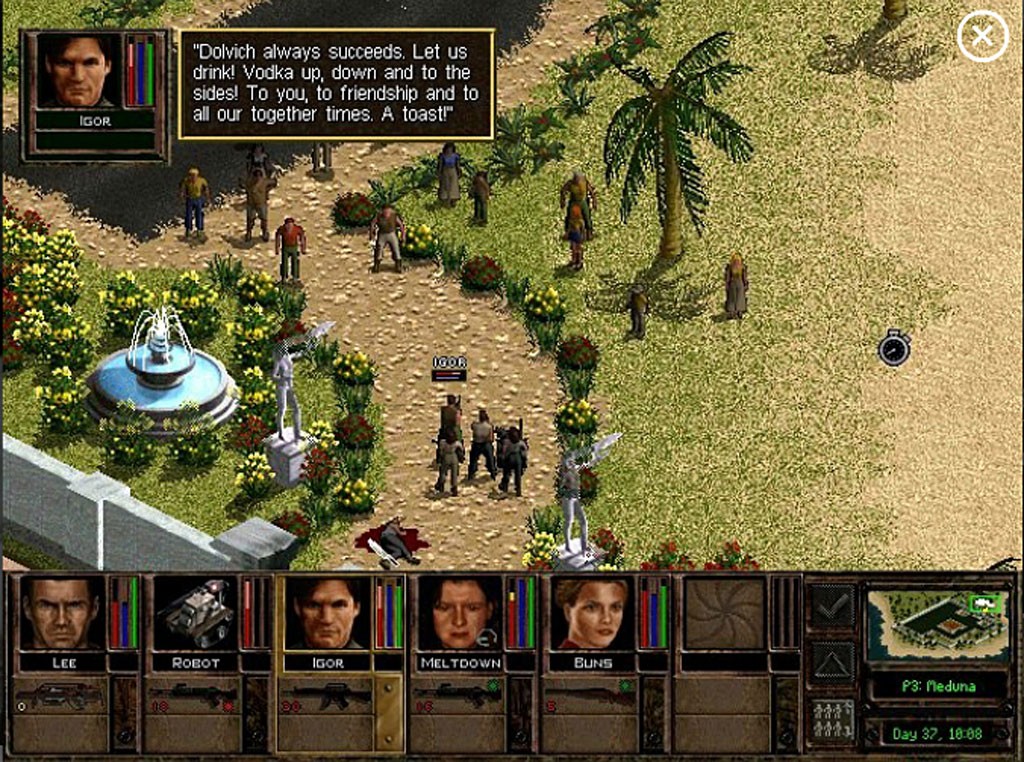Click the P3: Meduna sector label
This screenshot has height=762, width=1024.
coord(936,686)
